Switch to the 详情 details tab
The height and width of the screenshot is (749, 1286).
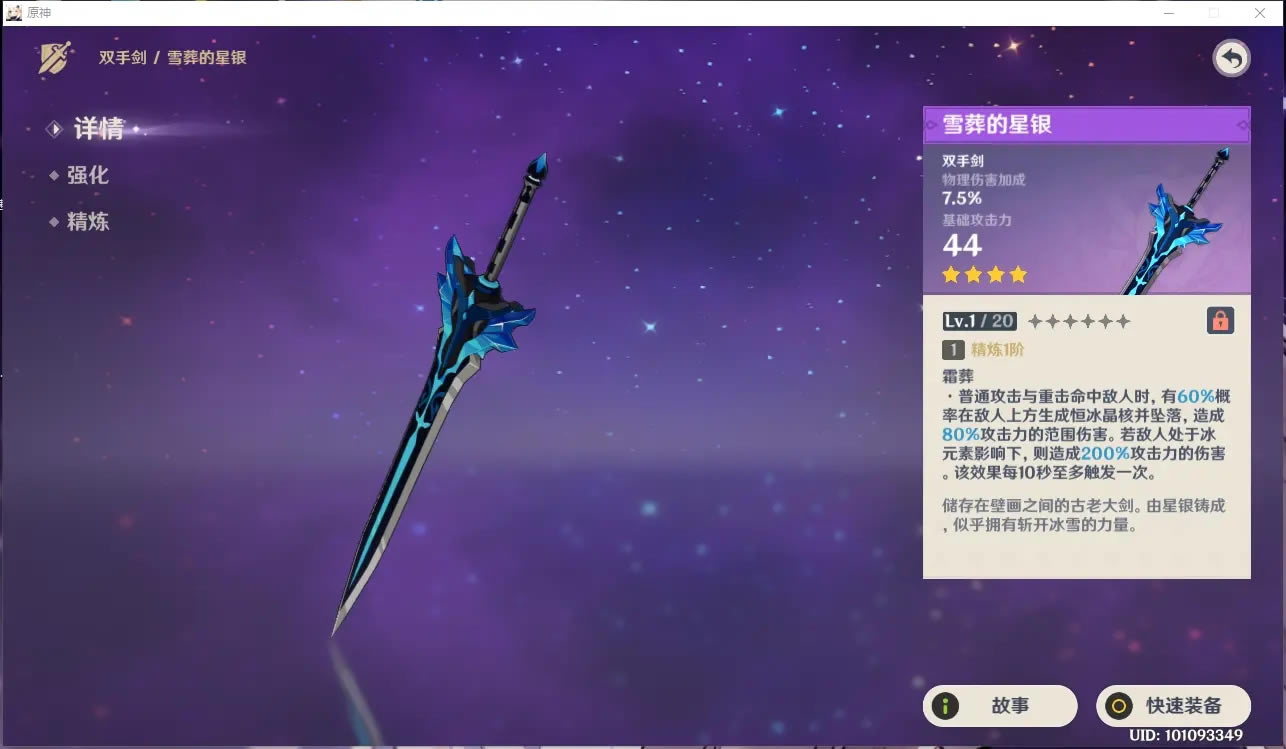(x=97, y=129)
